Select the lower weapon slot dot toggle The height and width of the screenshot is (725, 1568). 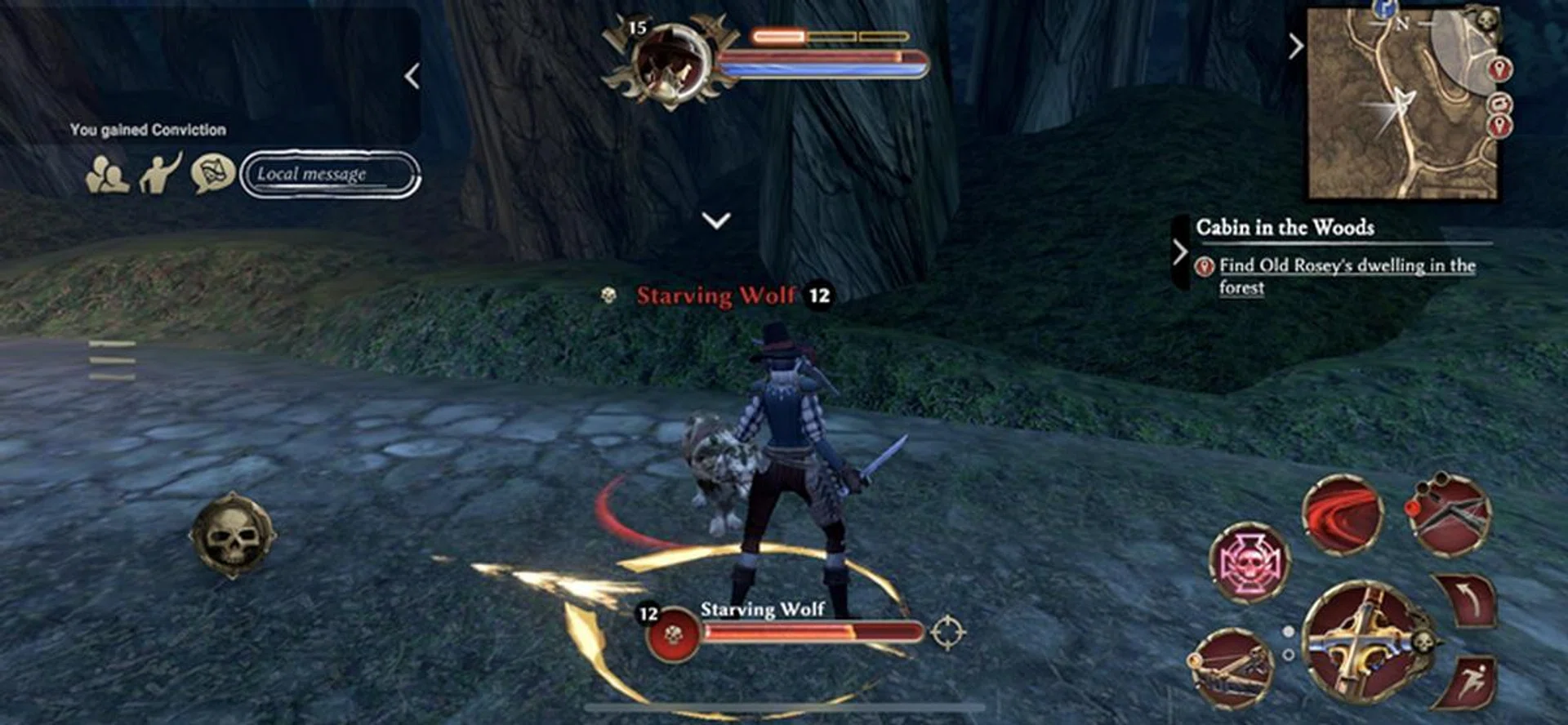1288,655
